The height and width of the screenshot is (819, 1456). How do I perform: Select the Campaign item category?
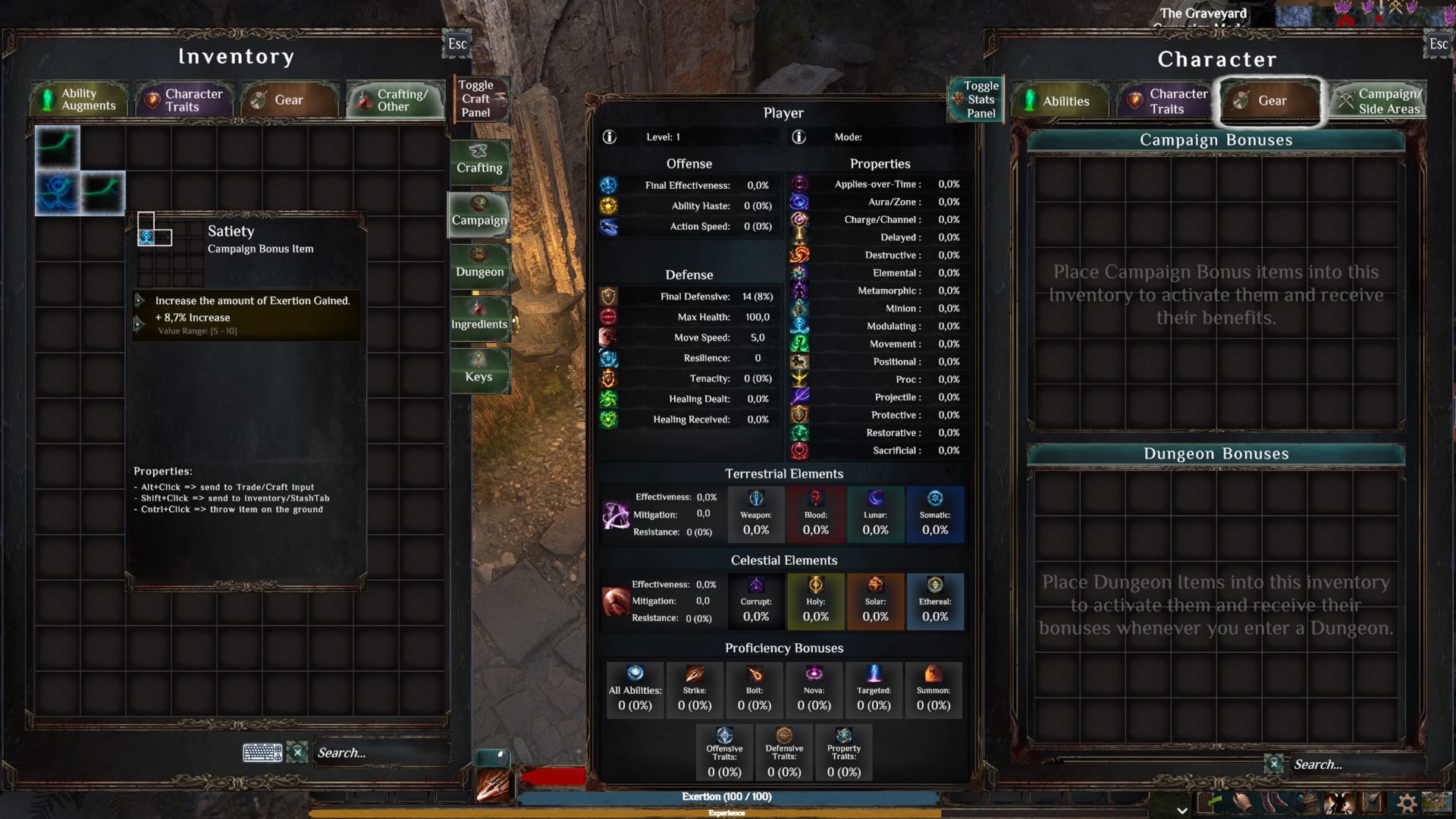479,213
